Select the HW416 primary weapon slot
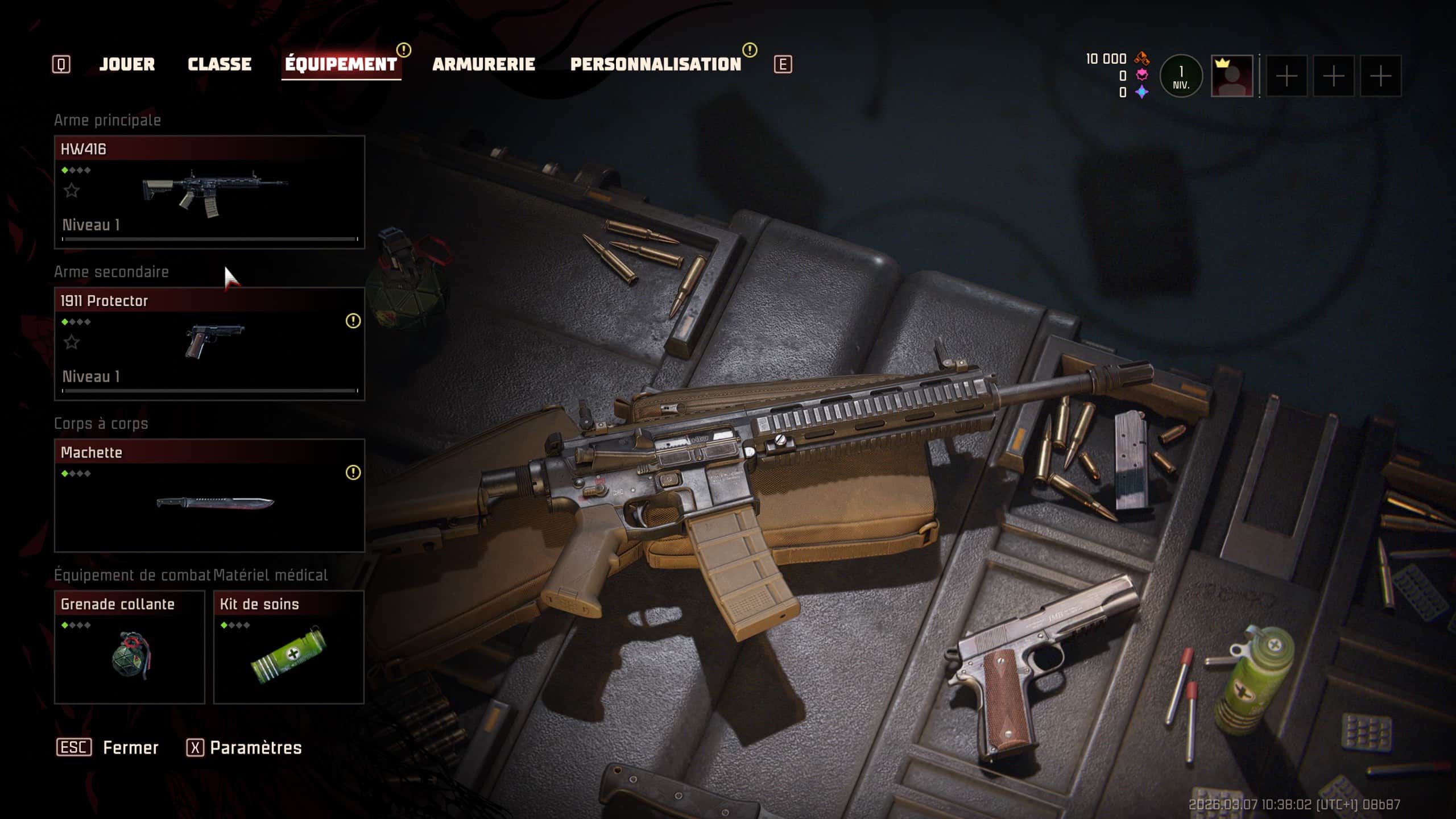This screenshot has height=819, width=1456. pyautogui.click(x=209, y=192)
